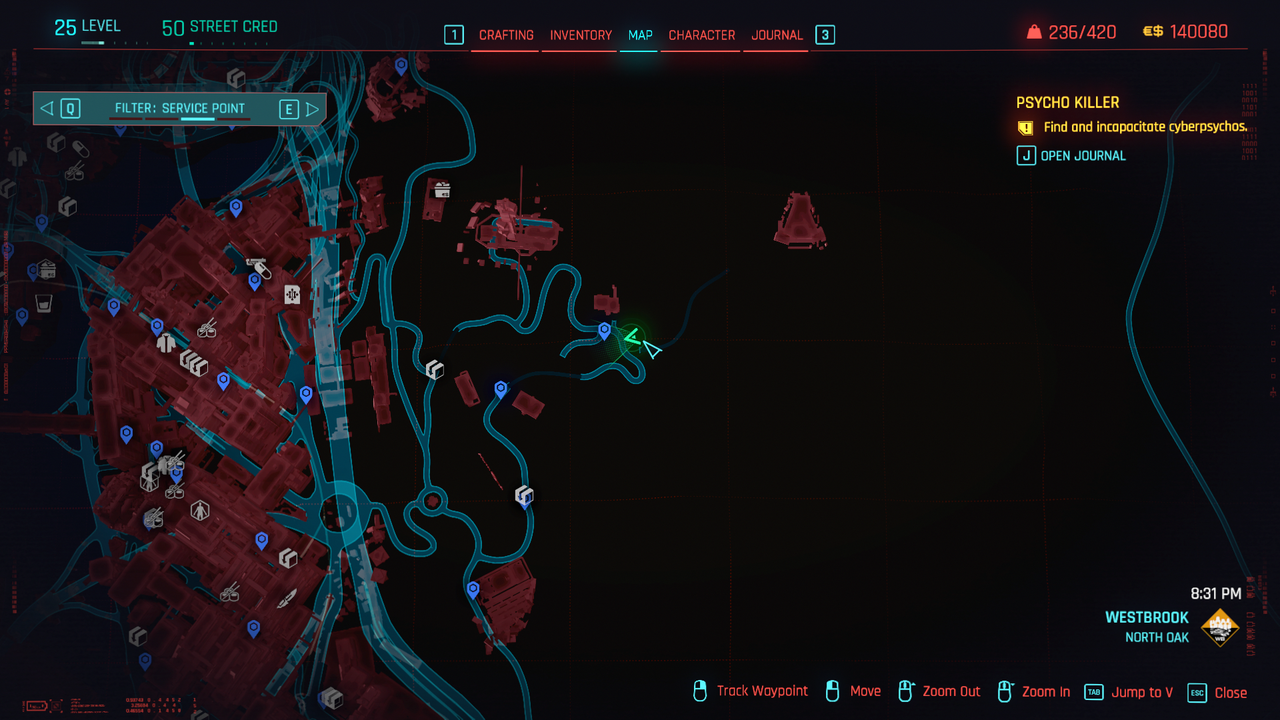The height and width of the screenshot is (720, 1280).
Task: Click the left arrow of the map filter
Action: click(47, 108)
